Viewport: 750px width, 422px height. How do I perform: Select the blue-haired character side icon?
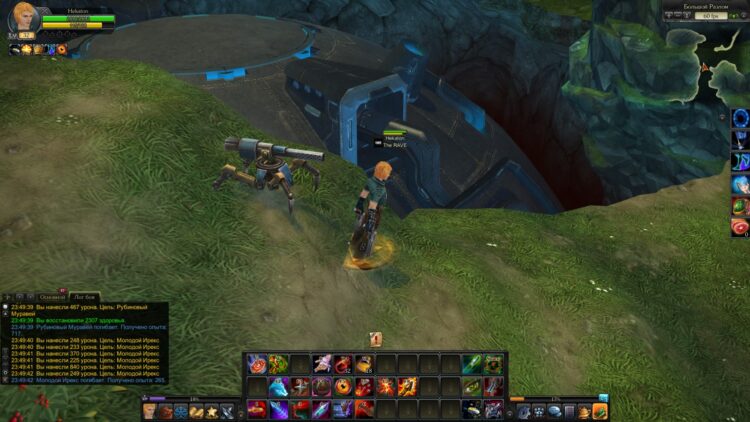tap(740, 184)
